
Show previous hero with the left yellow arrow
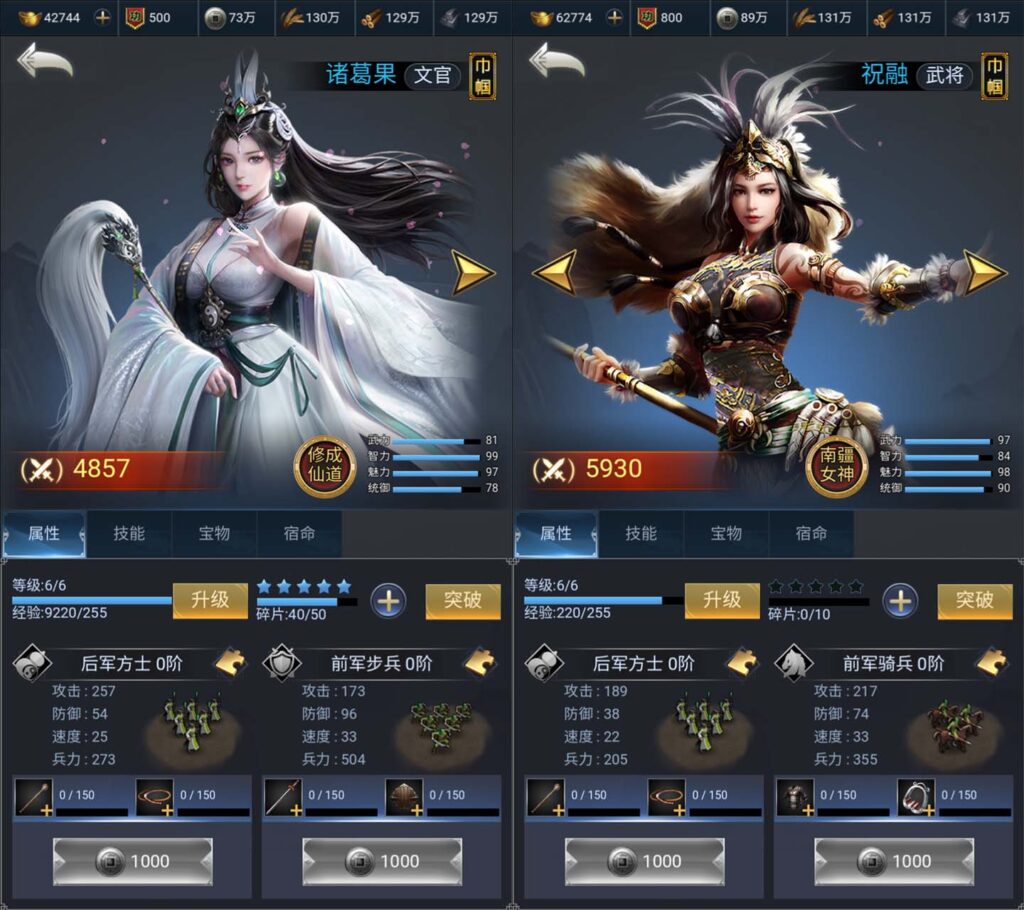pos(553,271)
